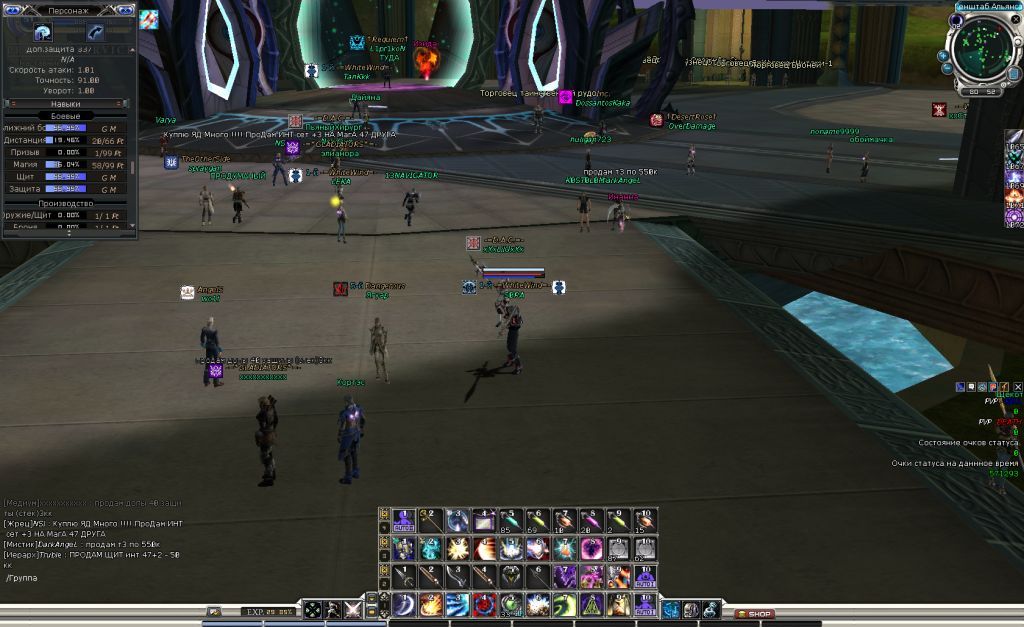Select the Магия skill row
The height and width of the screenshot is (627, 1024).
66,163
